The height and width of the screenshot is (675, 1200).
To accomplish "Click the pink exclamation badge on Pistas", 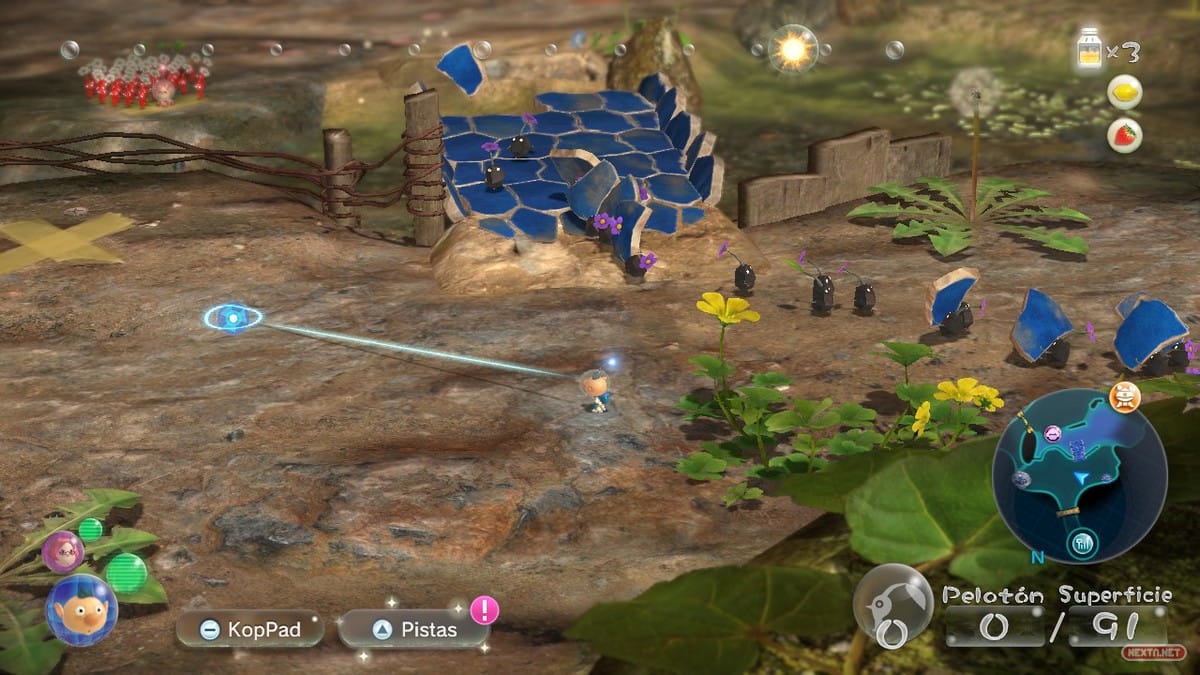I will (484, 609).
